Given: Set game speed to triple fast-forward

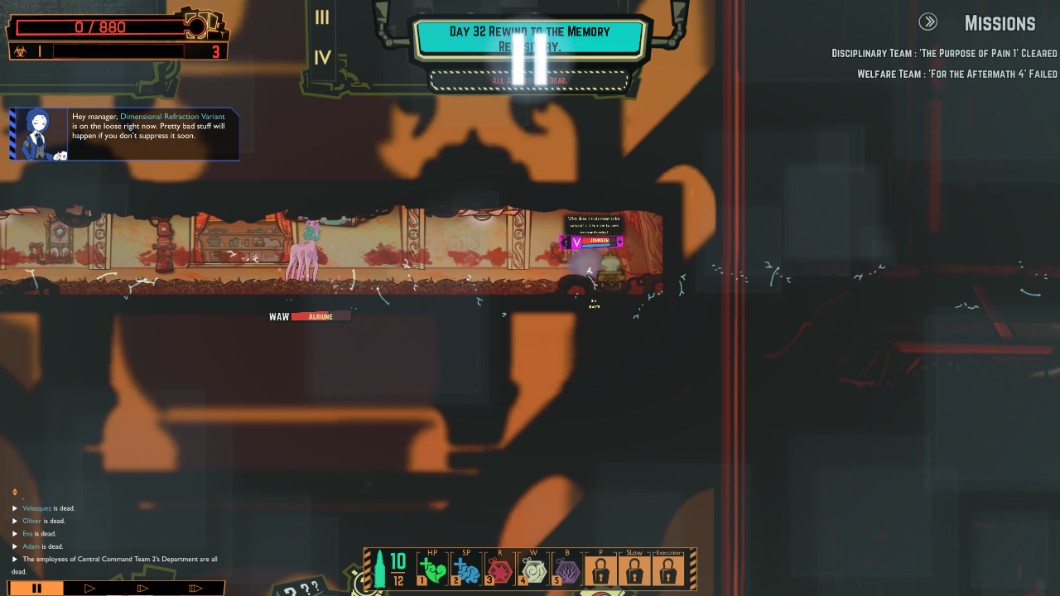Looking at the screenshot, I should pyautogui.click(x=196, y=588).
